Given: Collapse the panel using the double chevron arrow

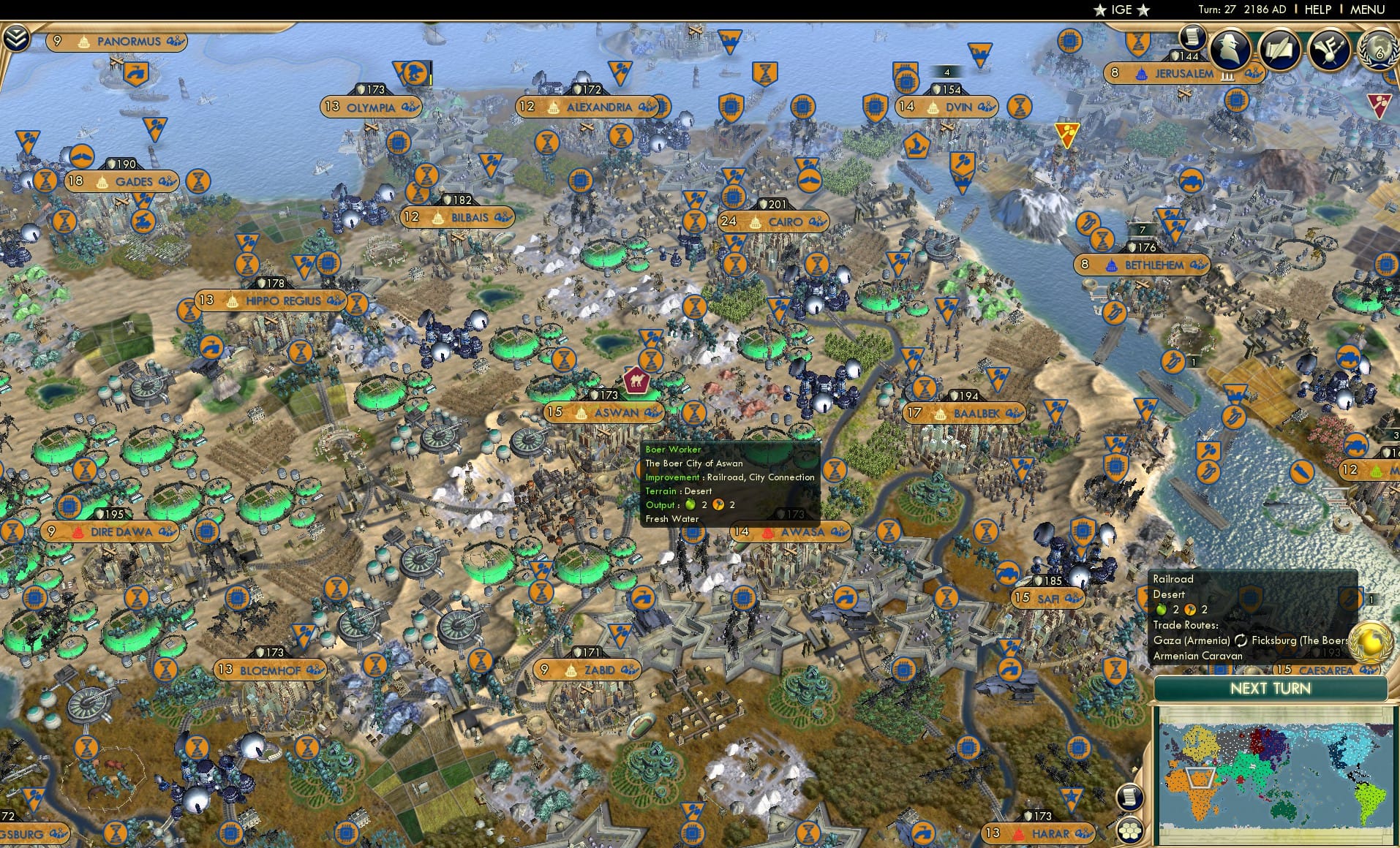Looking at the screenshot, I should (16, 37).
